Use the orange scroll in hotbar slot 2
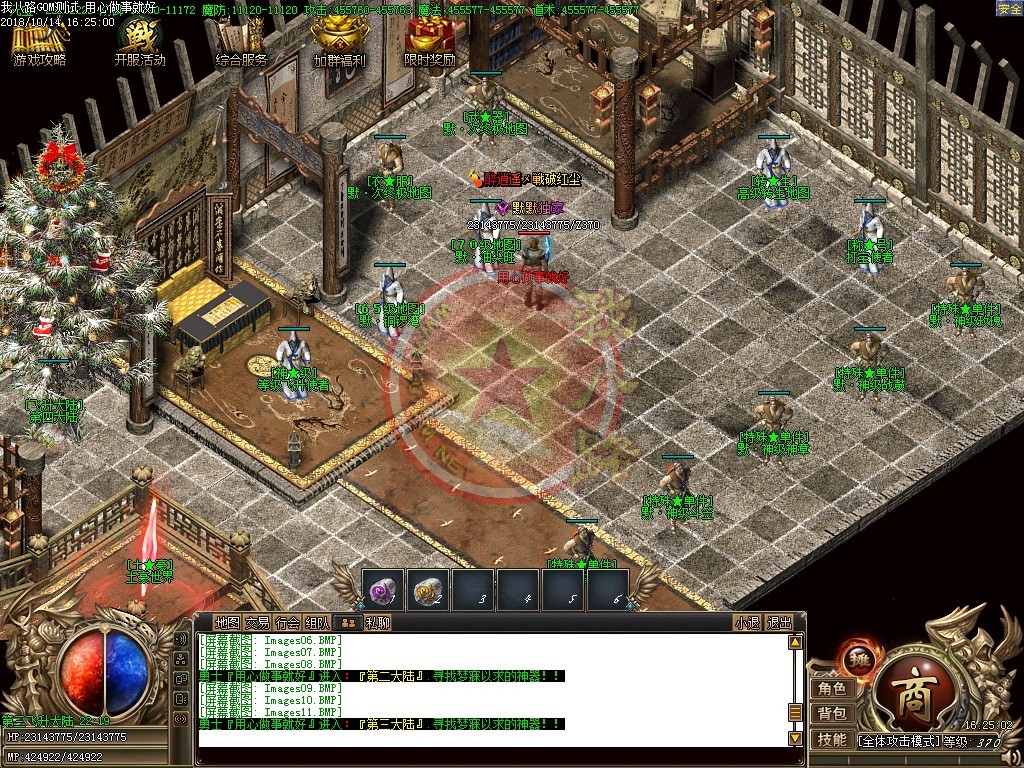 (x=428, y=590)
